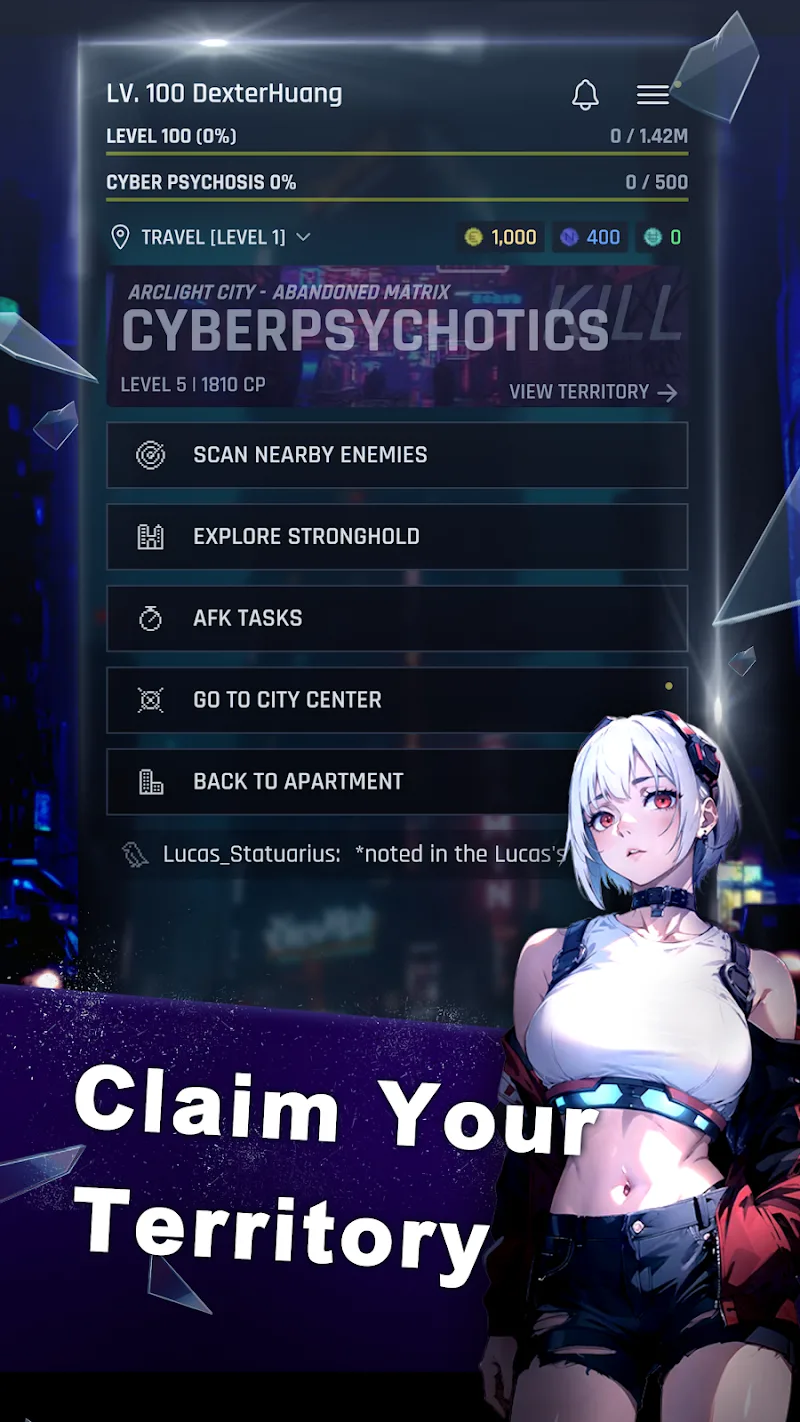
Task: Select Scan Nearby Enemies
Action: click(x=397, y=455)
